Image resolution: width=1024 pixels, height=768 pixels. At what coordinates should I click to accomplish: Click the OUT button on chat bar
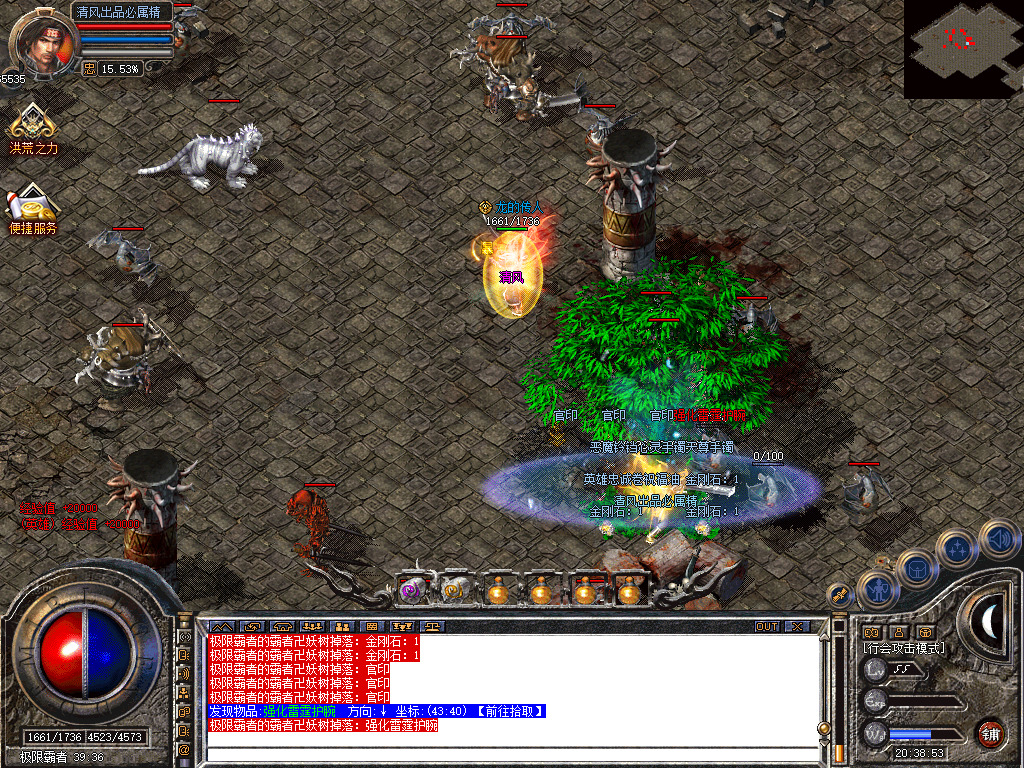766,626
